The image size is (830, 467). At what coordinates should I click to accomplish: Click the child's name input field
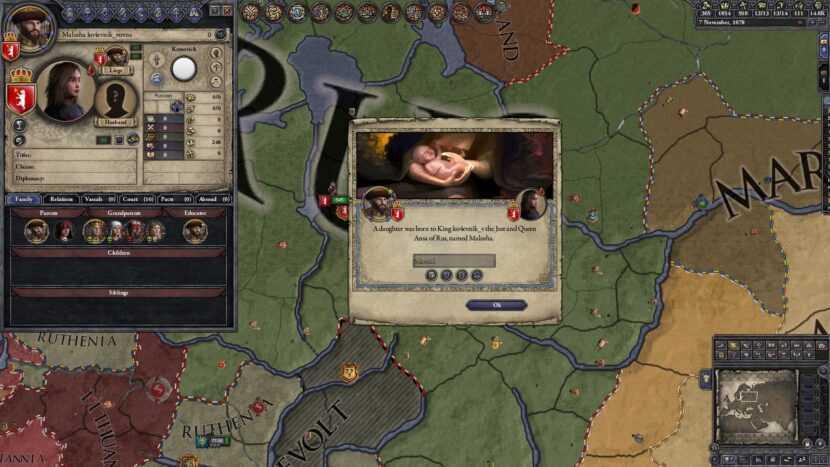[x=454, y=261]
